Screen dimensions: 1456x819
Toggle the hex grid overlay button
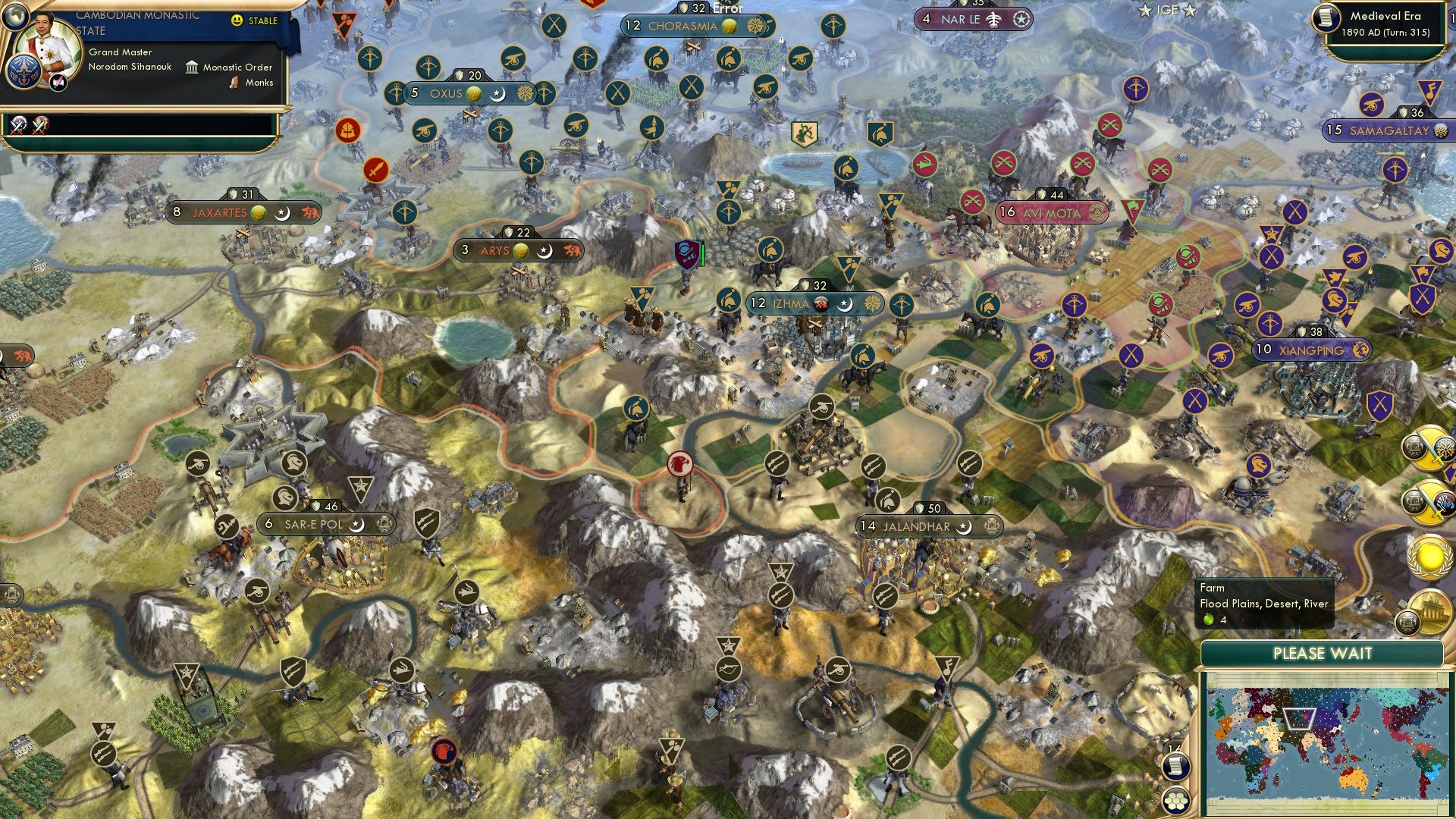[x=1175, y=801]
